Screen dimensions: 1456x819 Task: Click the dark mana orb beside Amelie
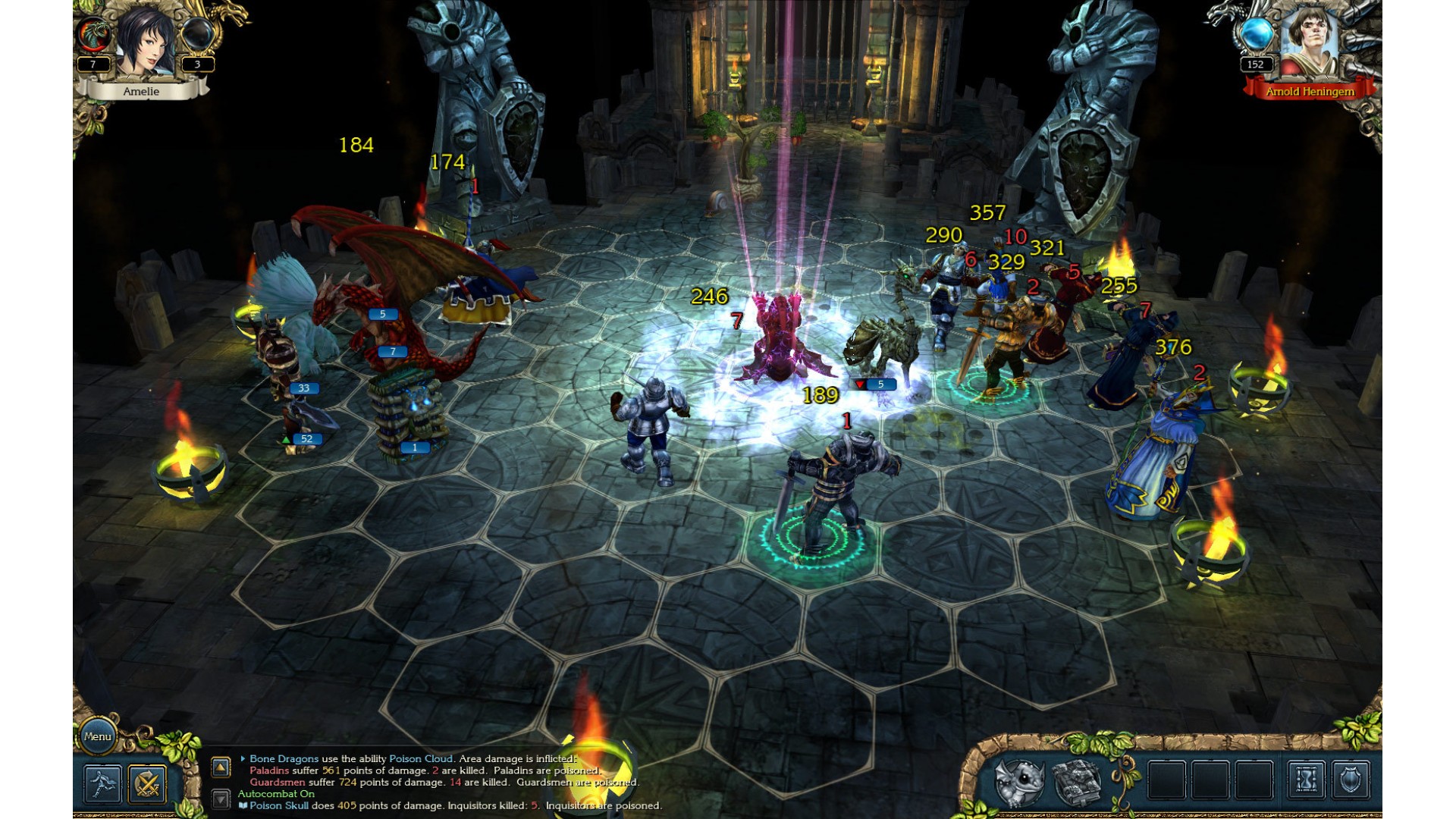(x=196, y=35)
